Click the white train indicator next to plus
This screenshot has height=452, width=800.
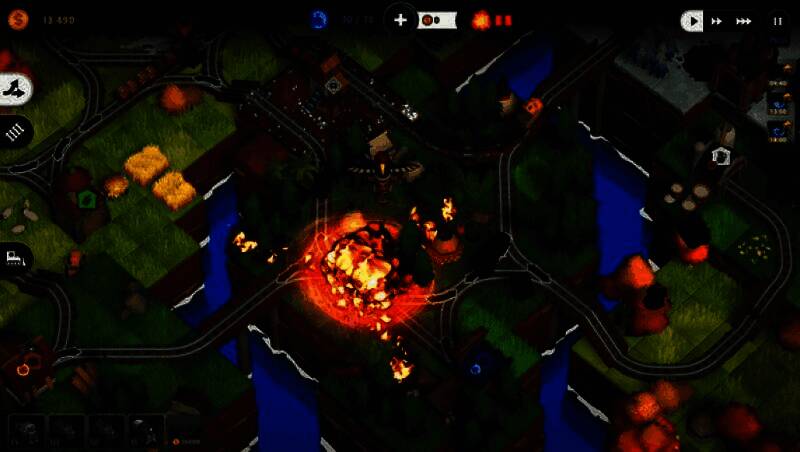[x=437, y=20]
